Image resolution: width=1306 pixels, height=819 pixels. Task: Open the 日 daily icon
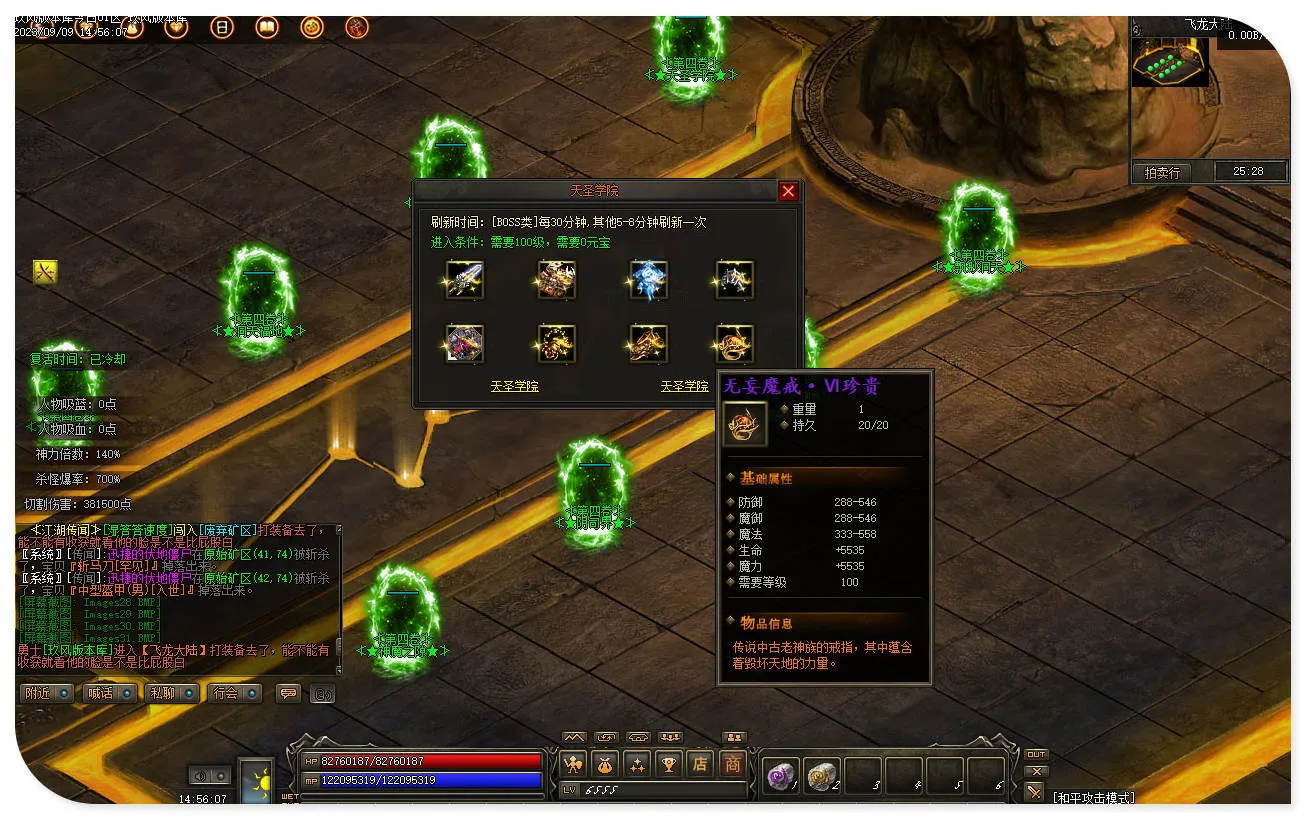[221, 28]
